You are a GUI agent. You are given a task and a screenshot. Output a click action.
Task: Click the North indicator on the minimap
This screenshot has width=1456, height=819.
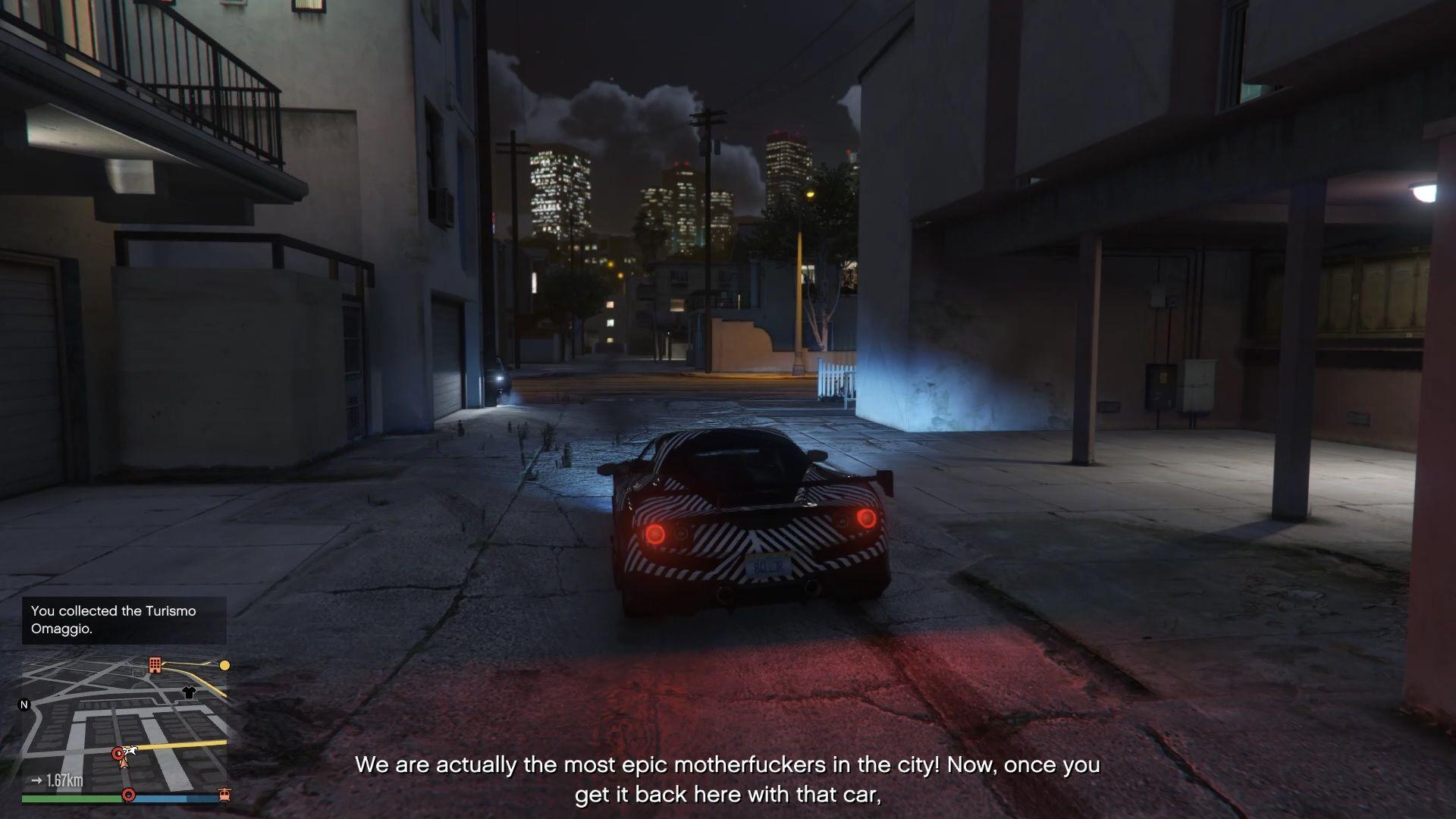point(24,704)
